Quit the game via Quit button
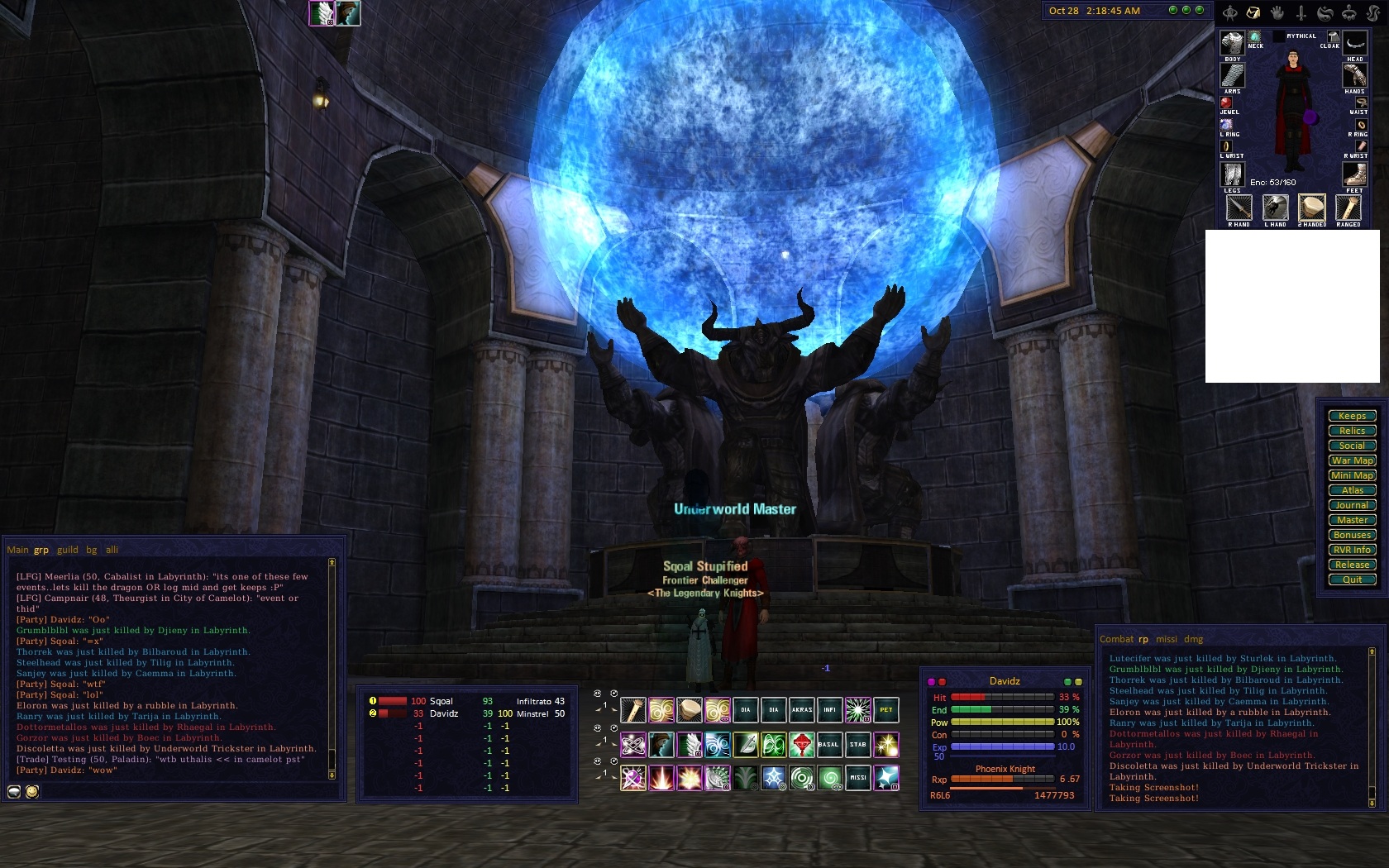This screenshot has width=1389, height=868. (1352, 579)
